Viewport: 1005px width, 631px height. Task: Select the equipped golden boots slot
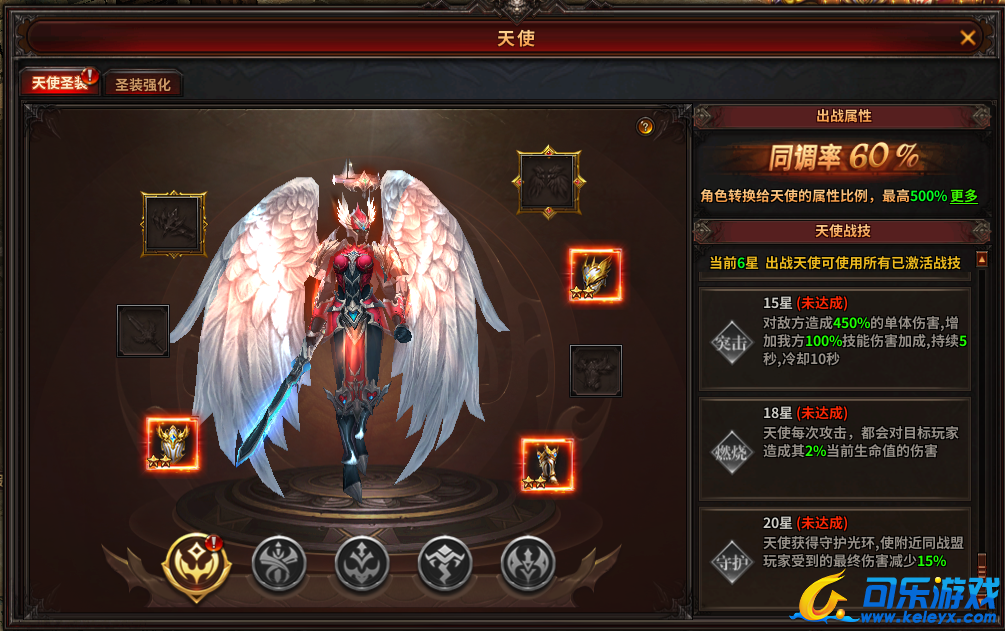pos(548,464)
